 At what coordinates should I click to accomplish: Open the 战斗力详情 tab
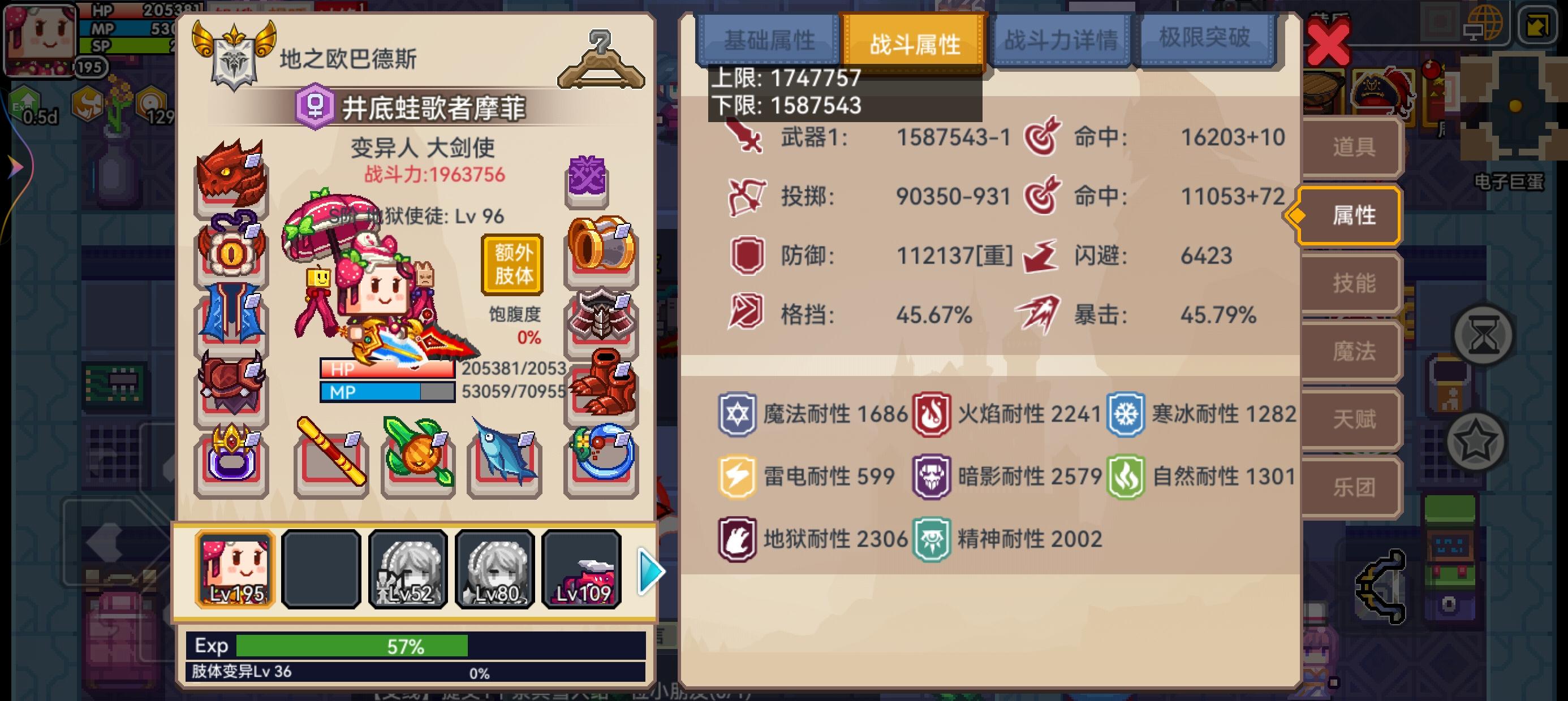point(1061,38)
